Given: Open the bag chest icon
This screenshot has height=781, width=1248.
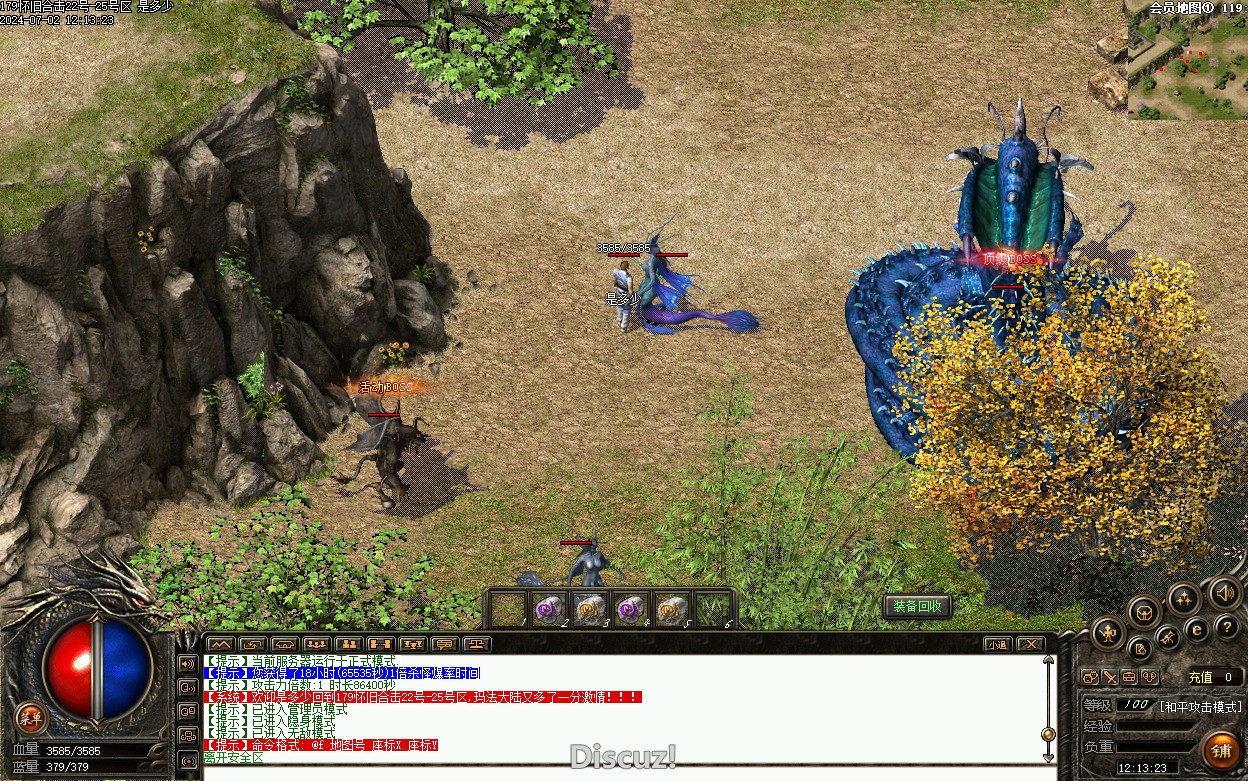Looking at the screenshot, I should 1145,610.
